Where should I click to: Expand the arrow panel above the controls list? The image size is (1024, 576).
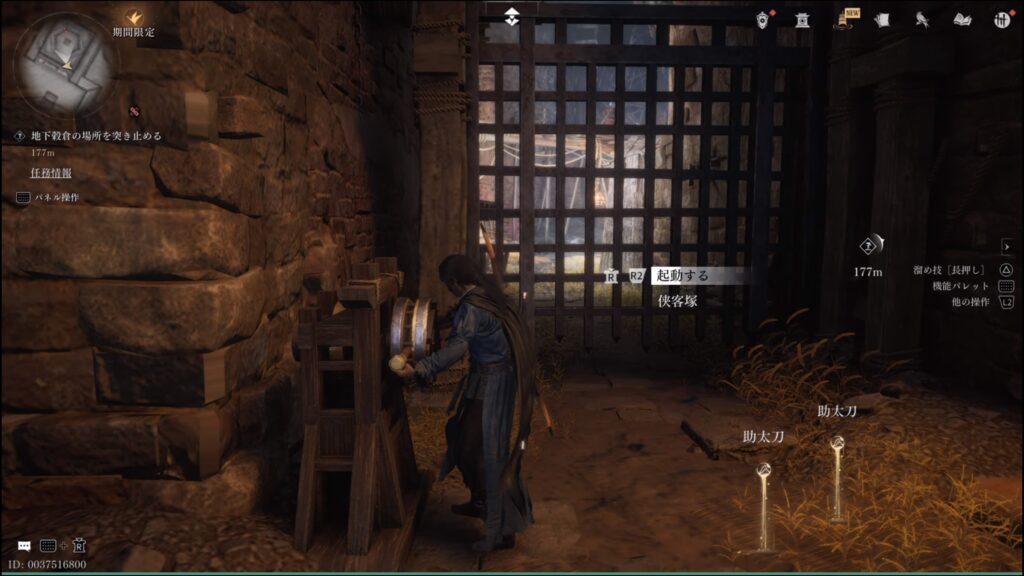point(1007,246)
